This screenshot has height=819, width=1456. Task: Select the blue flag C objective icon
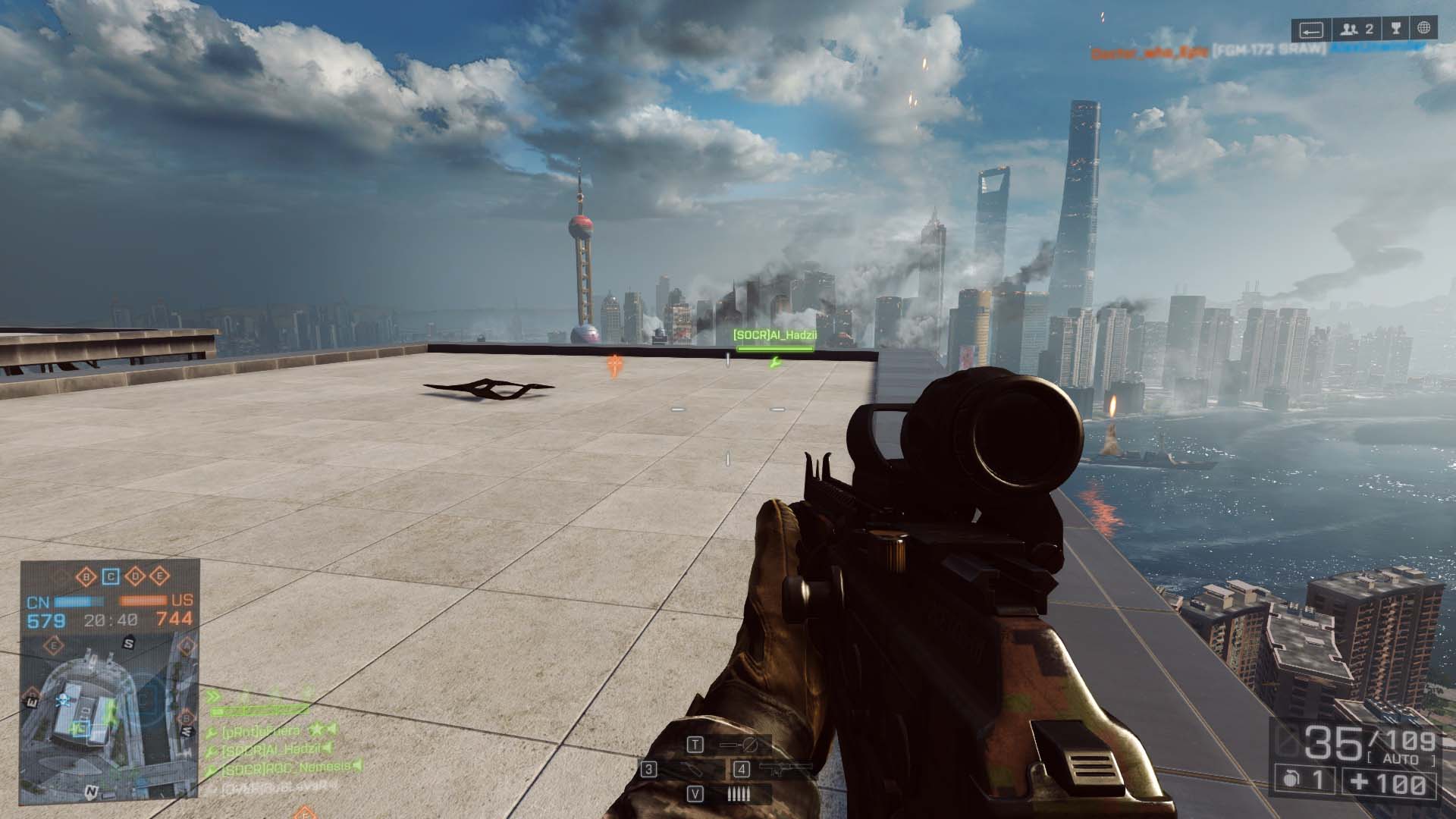coord(111,577)
